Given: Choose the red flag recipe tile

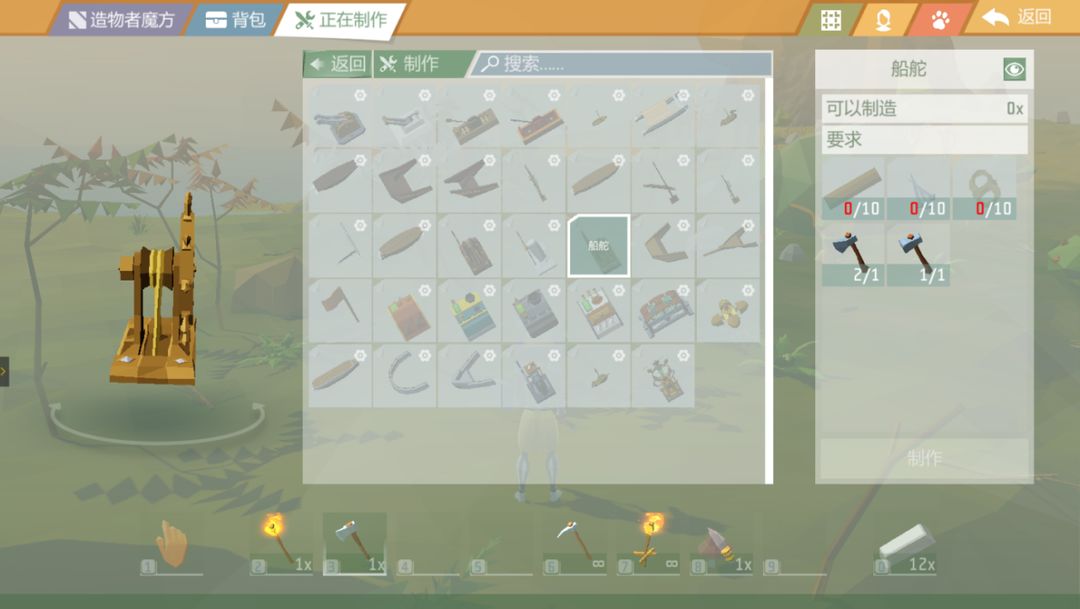Looking at the screenshot, I should pyautogui.click(x=339, y=310).
